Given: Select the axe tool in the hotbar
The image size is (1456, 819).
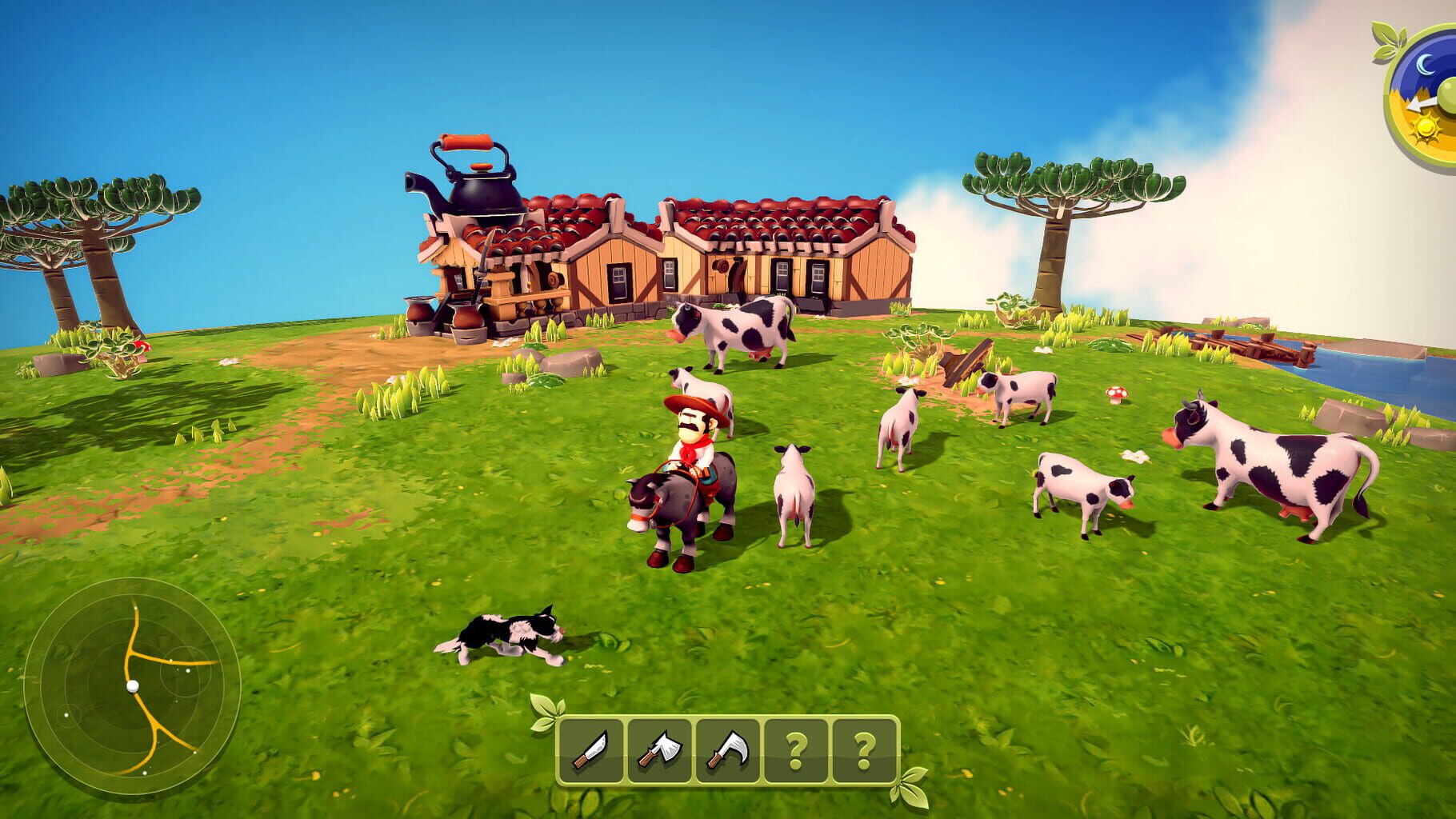Looking at the screenshot, I should click(658, 748).
